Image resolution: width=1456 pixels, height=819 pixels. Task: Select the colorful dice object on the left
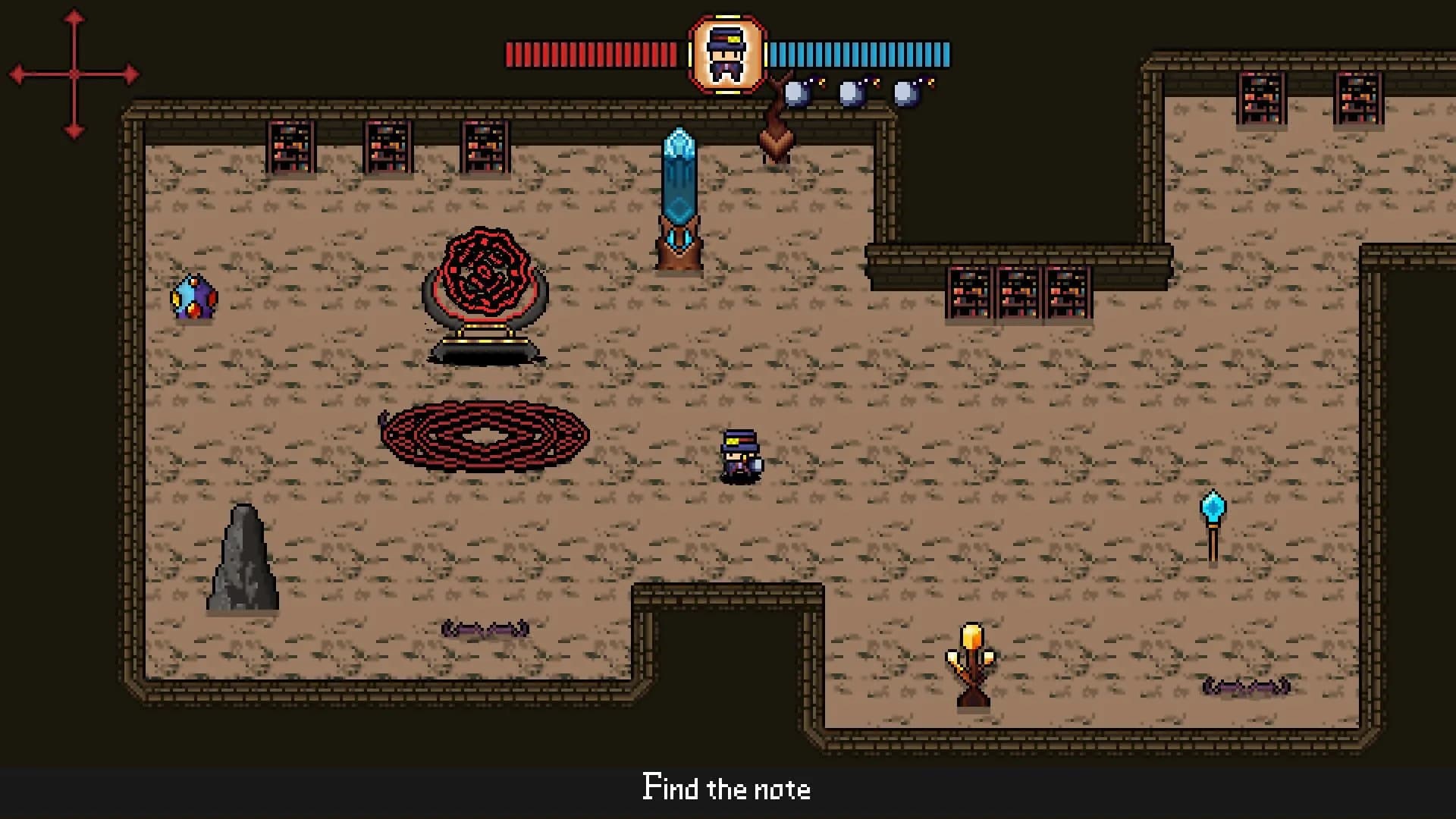pyautogui.click(x=196, y=297)
